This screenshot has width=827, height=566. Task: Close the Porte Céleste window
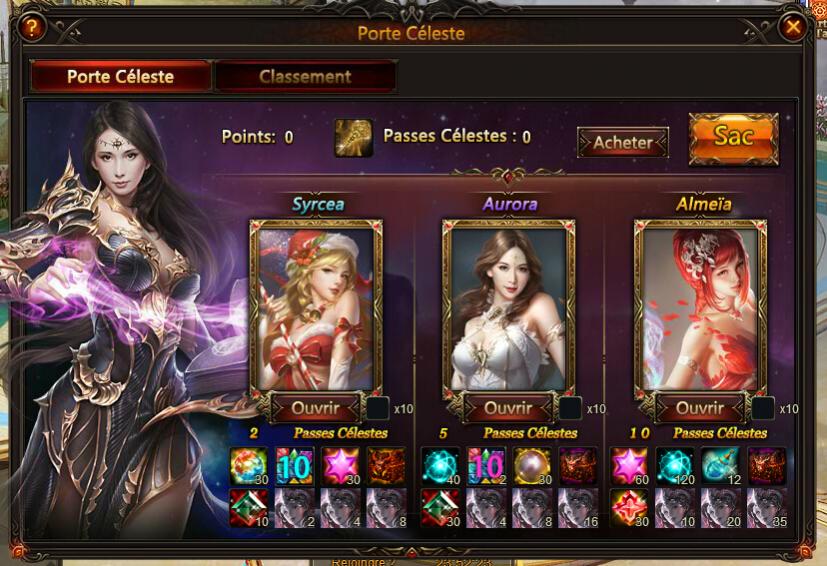(793, 28)
